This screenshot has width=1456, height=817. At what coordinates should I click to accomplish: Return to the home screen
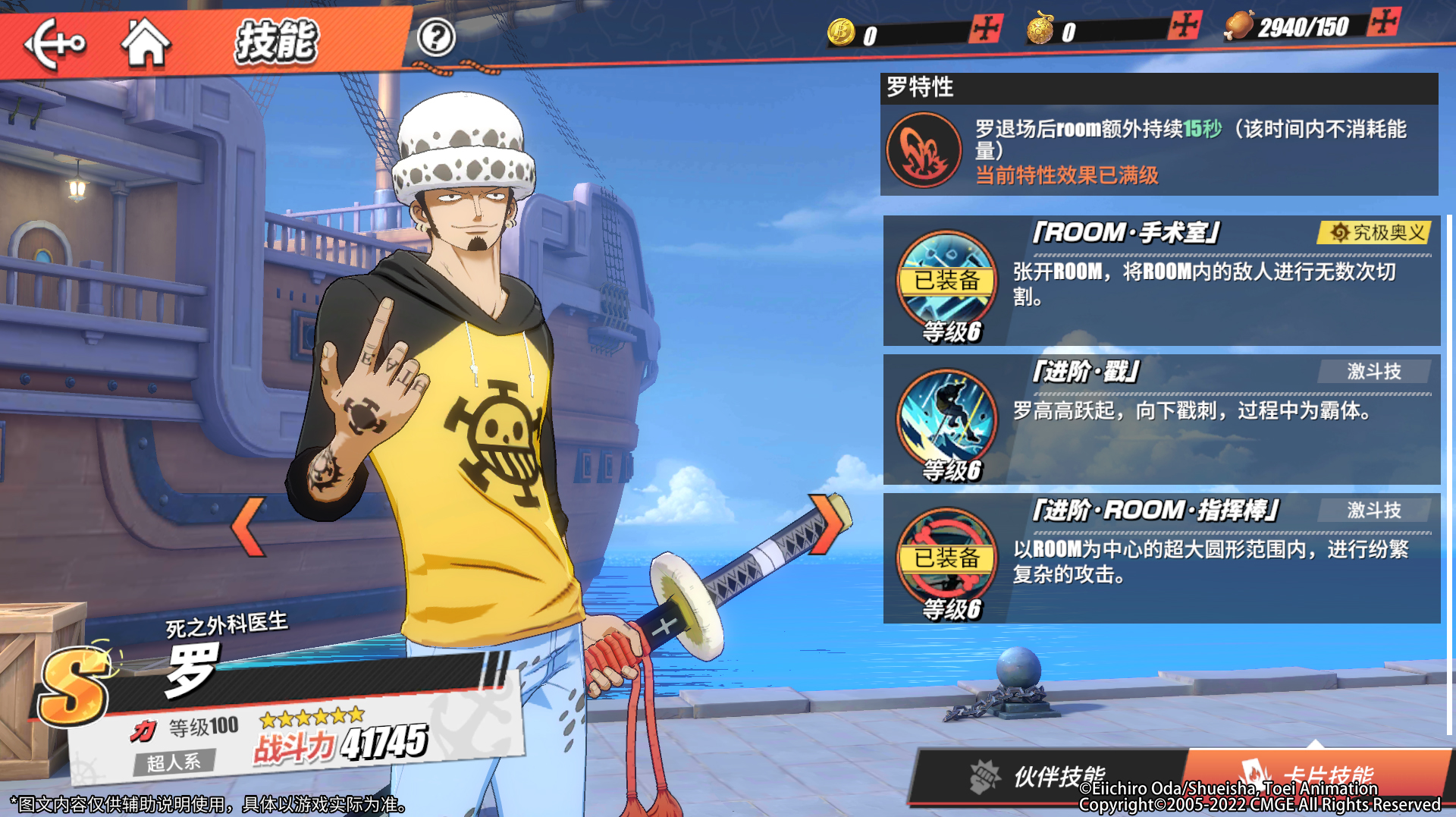pos(146,43)
